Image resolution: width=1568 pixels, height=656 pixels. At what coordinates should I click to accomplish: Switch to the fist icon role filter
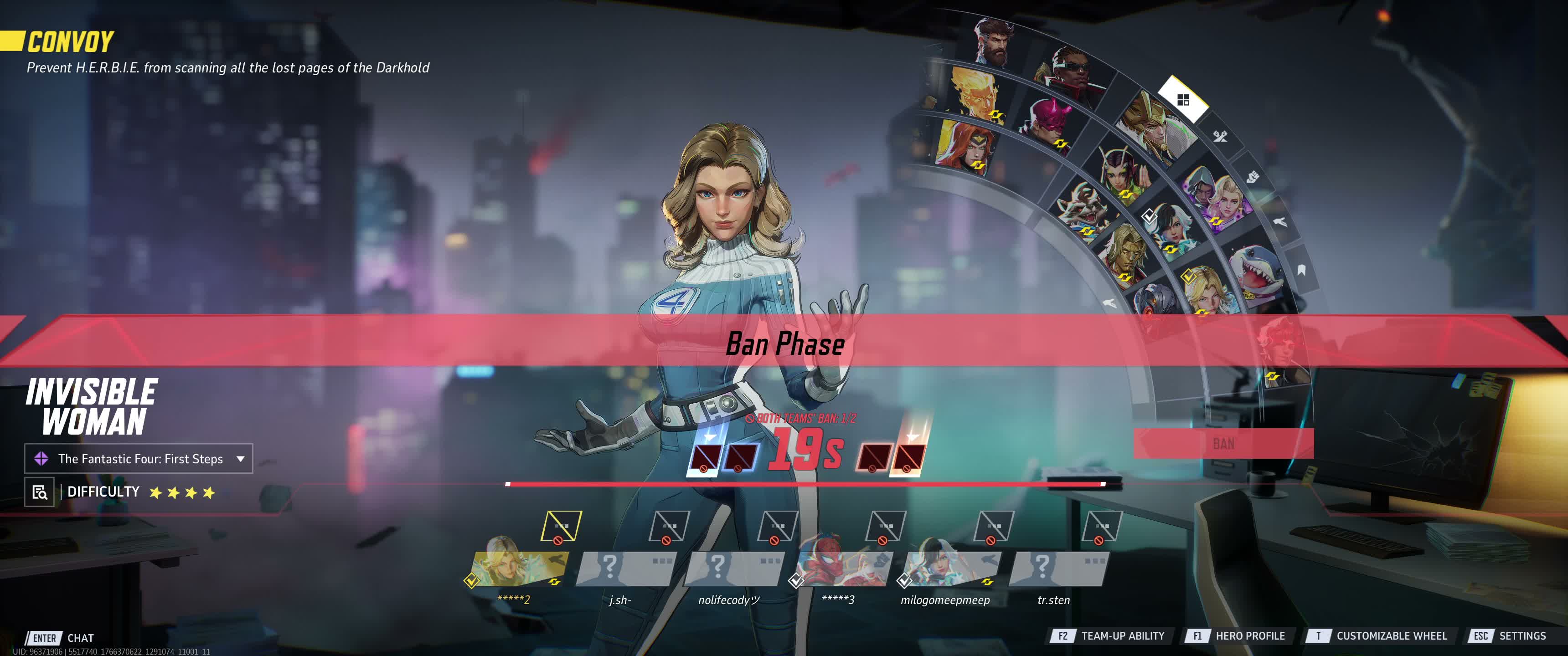click(x=1252, y=177)
